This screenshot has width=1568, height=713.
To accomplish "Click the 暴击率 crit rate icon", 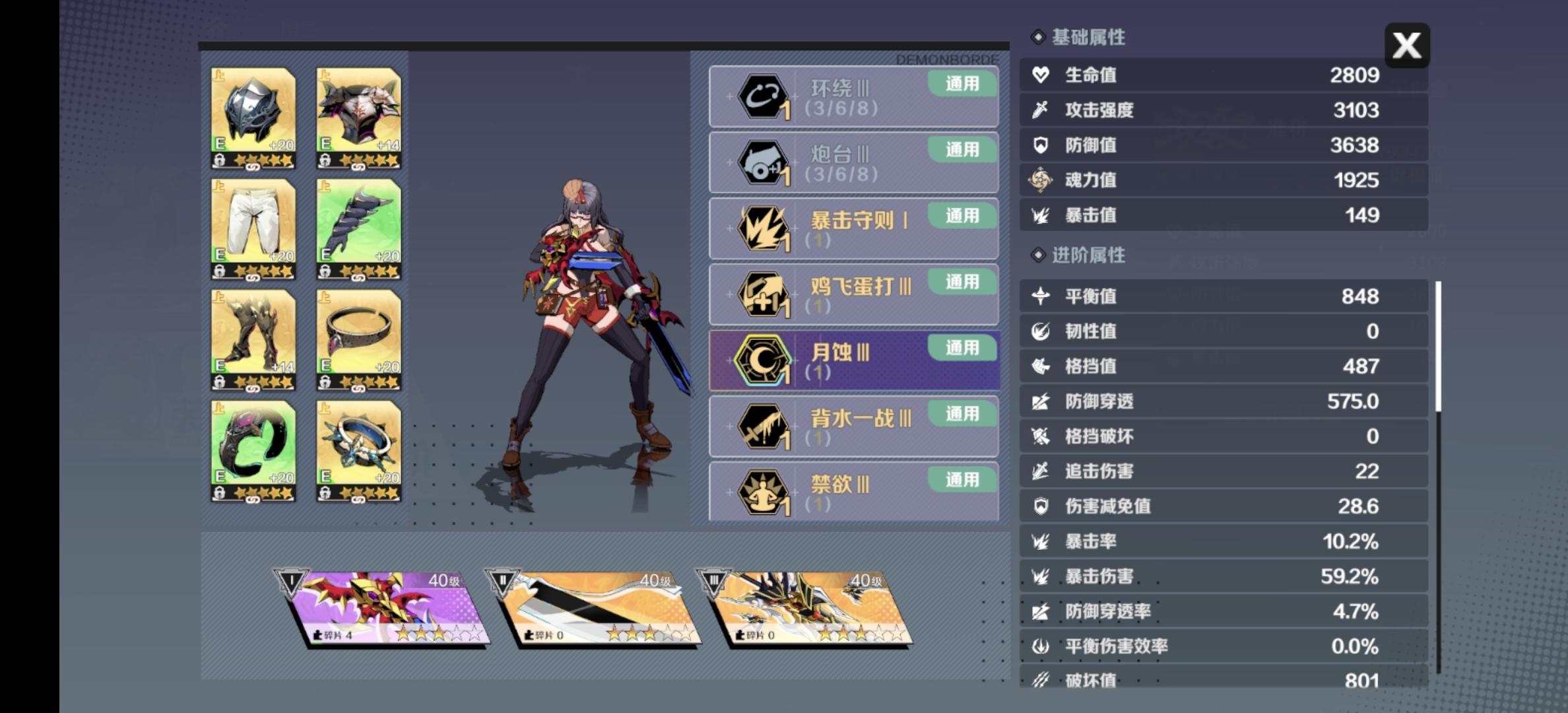I will click(1039, 541).
